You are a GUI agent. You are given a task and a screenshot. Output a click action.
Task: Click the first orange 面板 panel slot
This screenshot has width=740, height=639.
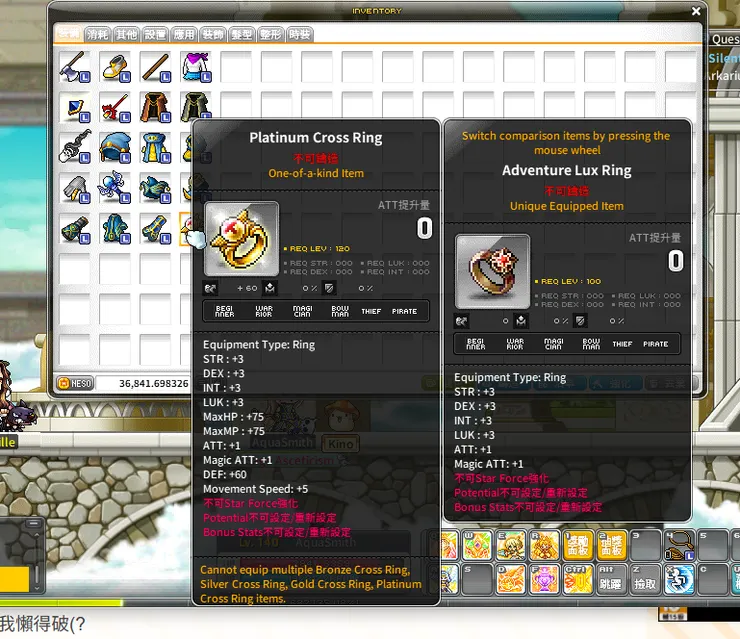coord(577,544)
